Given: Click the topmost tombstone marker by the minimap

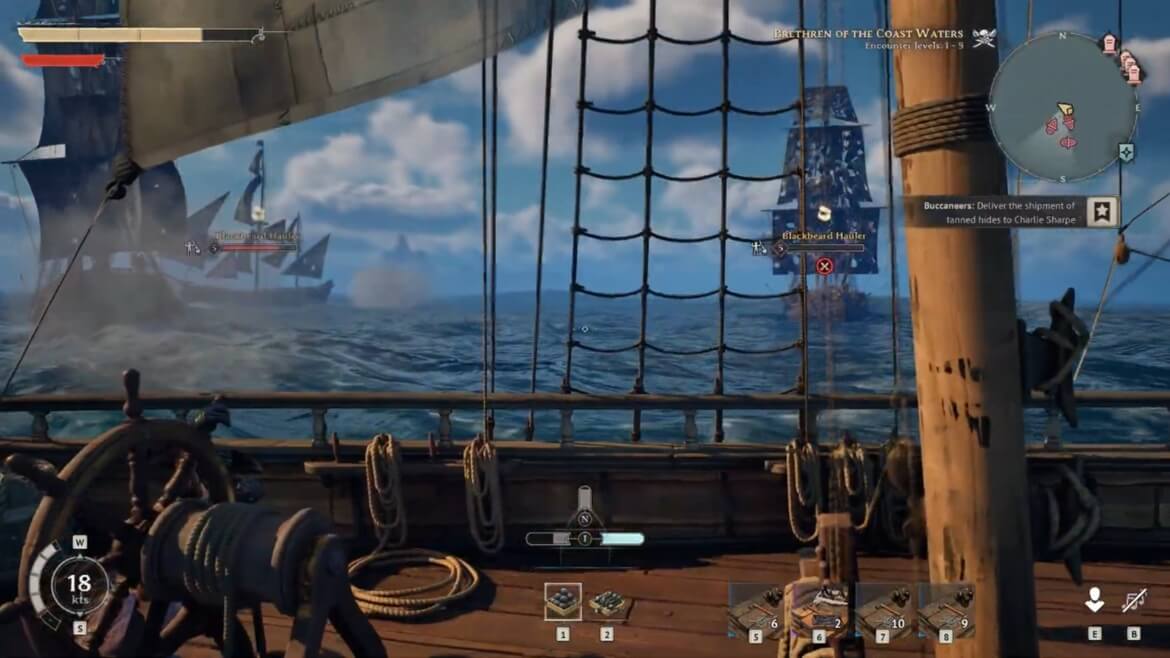Looking at the screenshot, I should coord(1109,42).
